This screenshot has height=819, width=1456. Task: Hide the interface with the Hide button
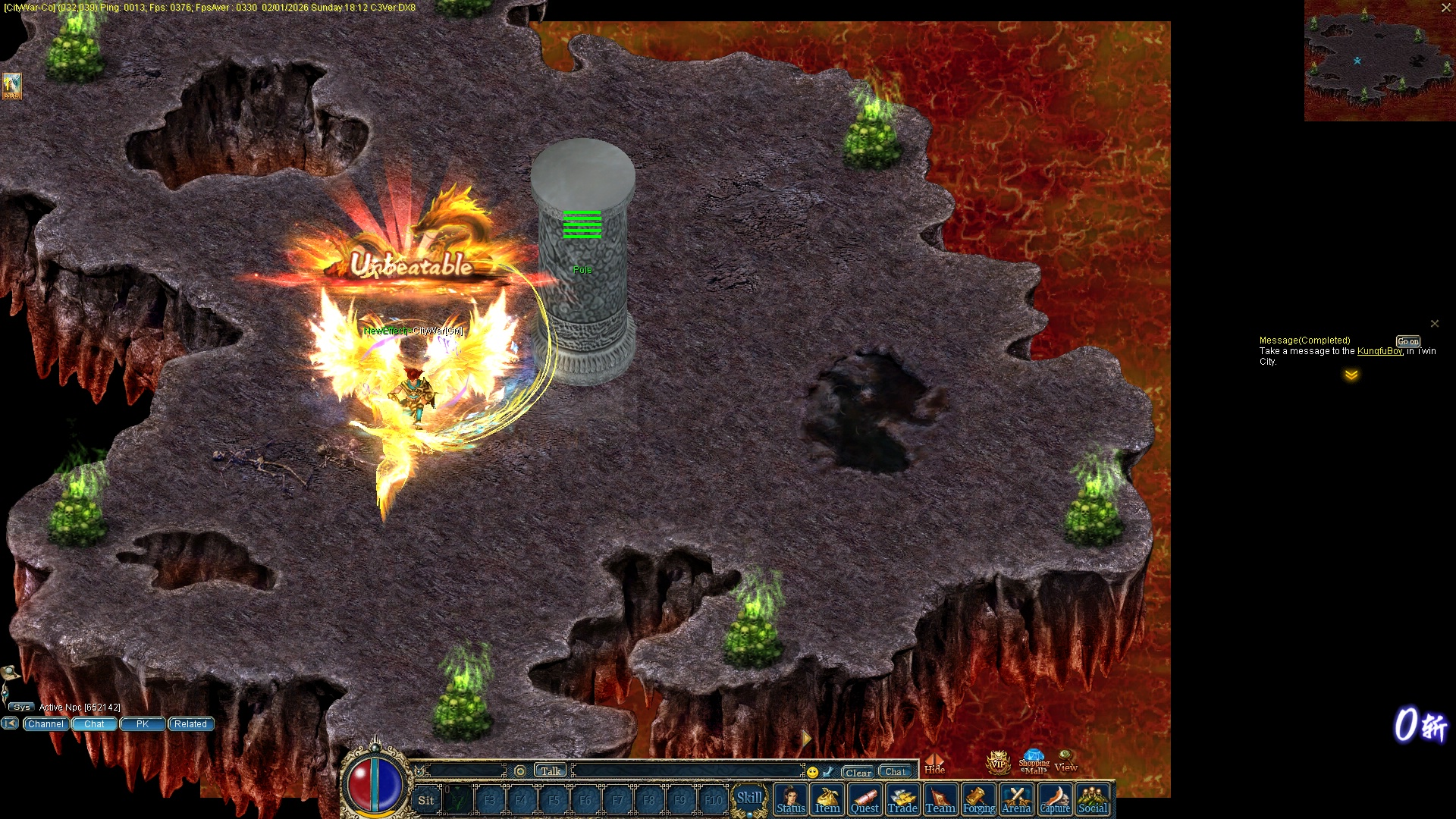point(934,764)
